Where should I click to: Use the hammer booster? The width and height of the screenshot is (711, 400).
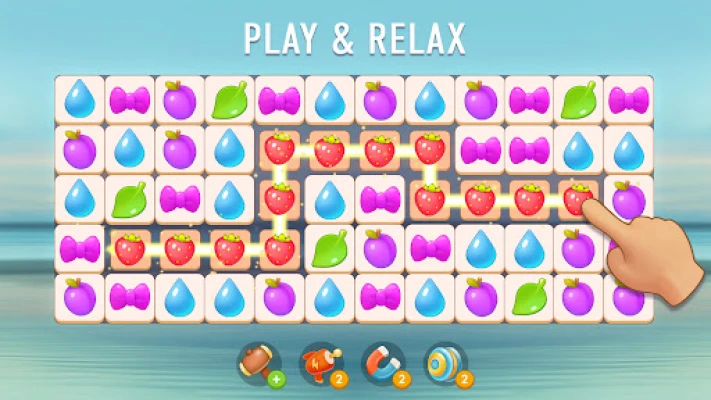(255, 364)
